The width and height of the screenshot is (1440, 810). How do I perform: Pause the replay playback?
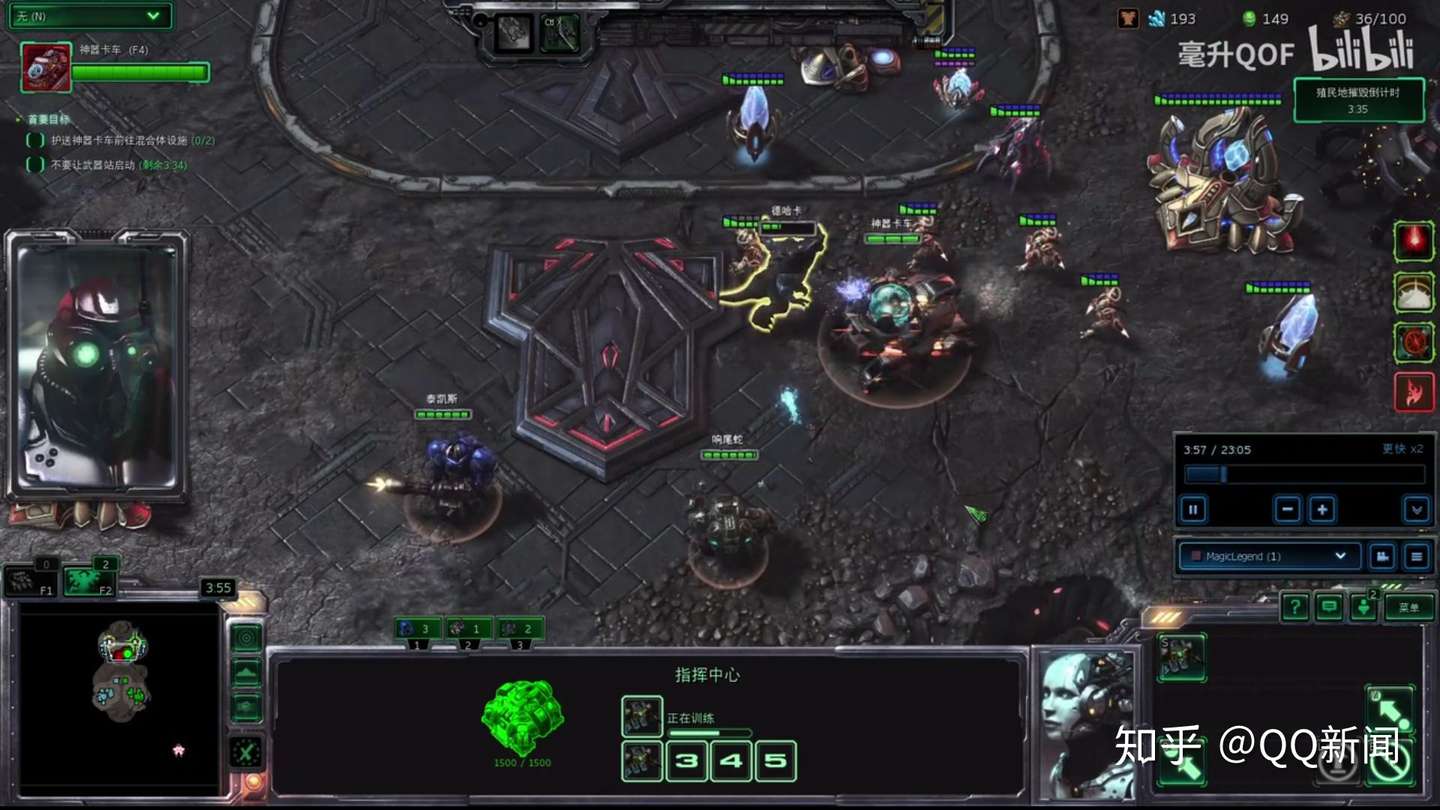1193,509
